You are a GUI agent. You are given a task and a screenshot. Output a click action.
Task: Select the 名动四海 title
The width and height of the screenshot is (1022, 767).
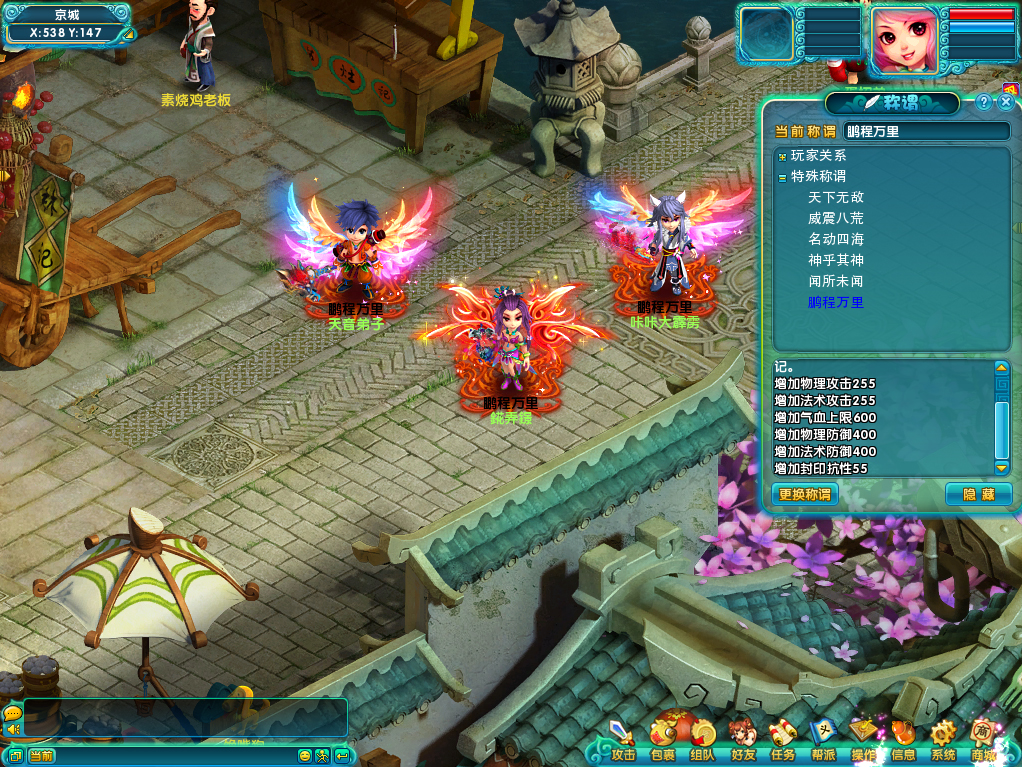pyautogui.click(x=835, y=239)
